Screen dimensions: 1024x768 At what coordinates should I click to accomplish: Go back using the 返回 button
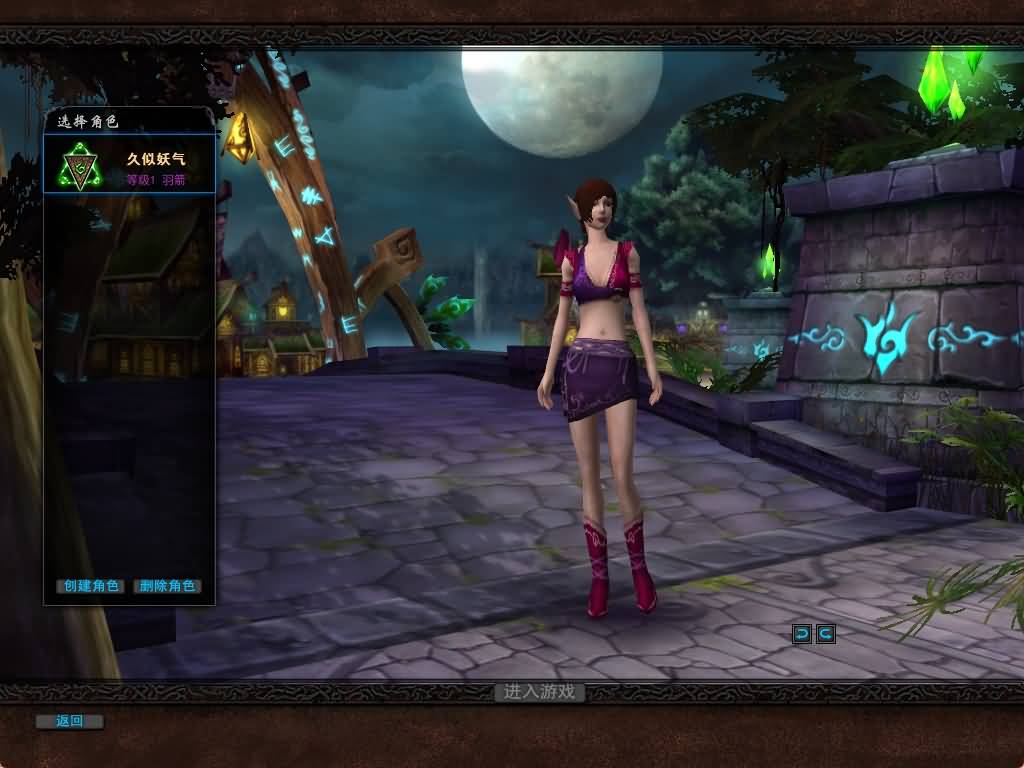click(69, 721)
